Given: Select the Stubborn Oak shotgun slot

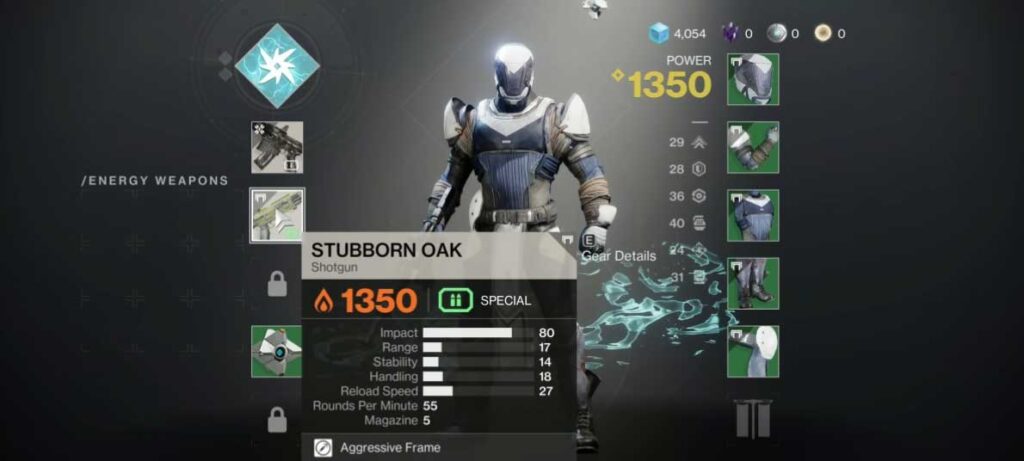Looking at the screenshot, I should pos(277,215).
